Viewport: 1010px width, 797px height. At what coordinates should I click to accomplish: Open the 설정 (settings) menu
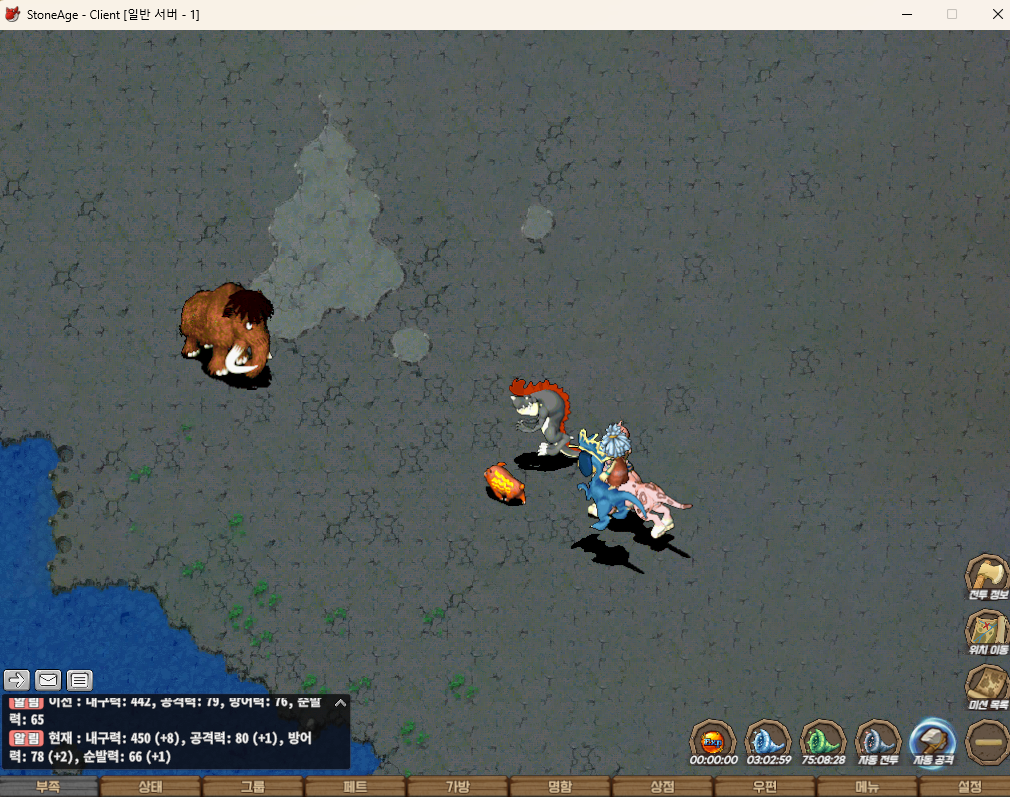[969, 787]
